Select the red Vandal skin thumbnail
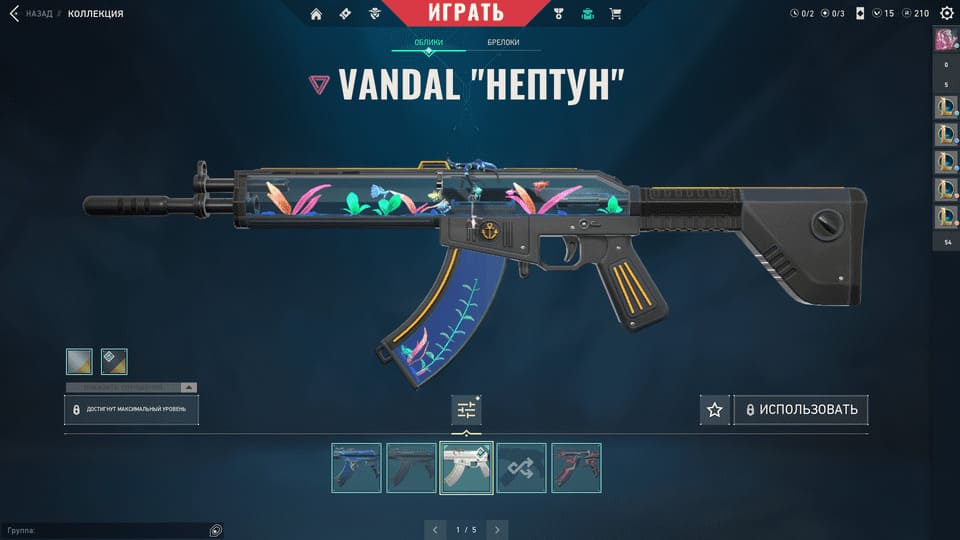 coord(576,468)
